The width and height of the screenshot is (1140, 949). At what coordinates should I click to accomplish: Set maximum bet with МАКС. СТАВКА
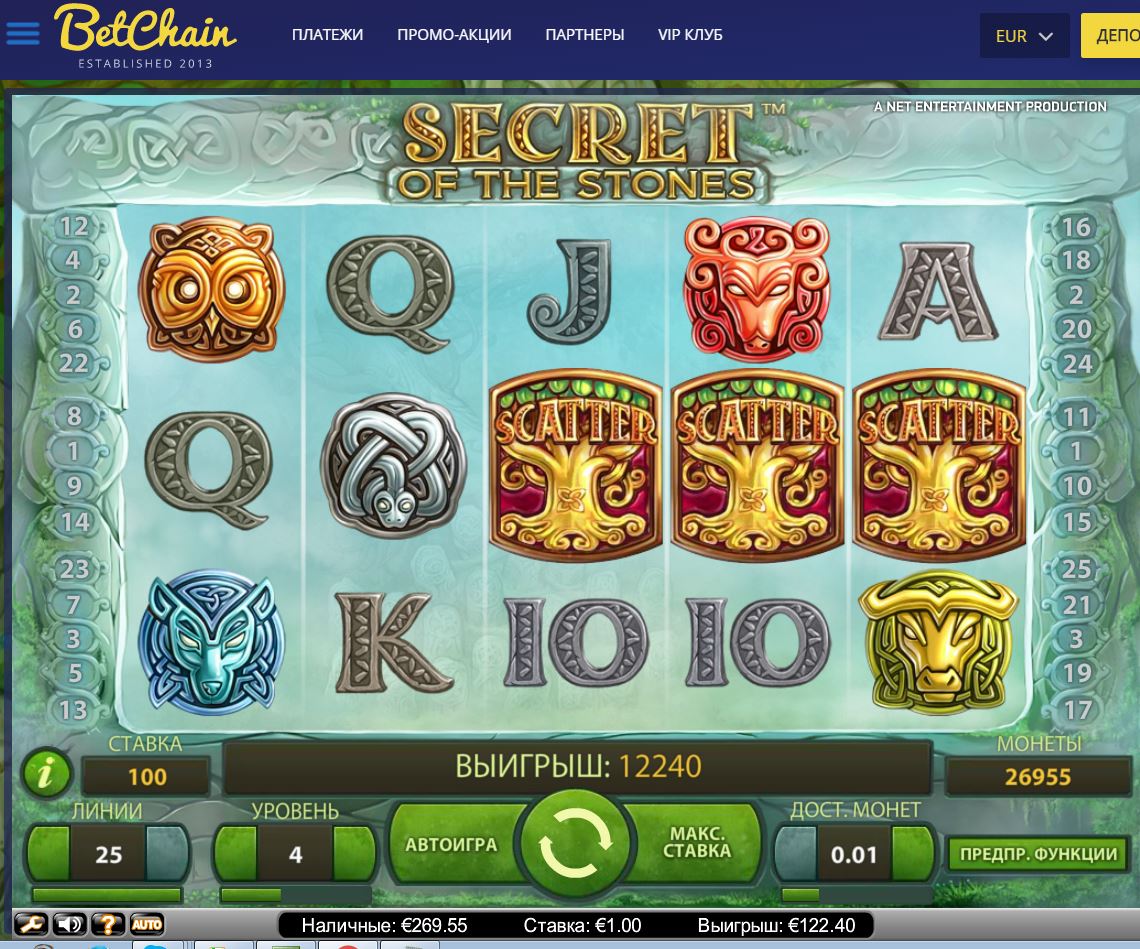click(698, 843)
